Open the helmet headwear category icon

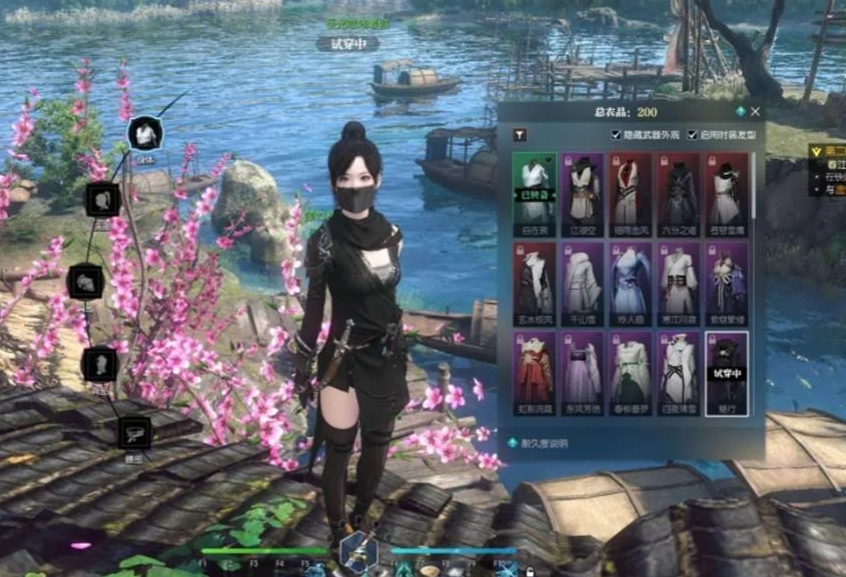point(86,281)
